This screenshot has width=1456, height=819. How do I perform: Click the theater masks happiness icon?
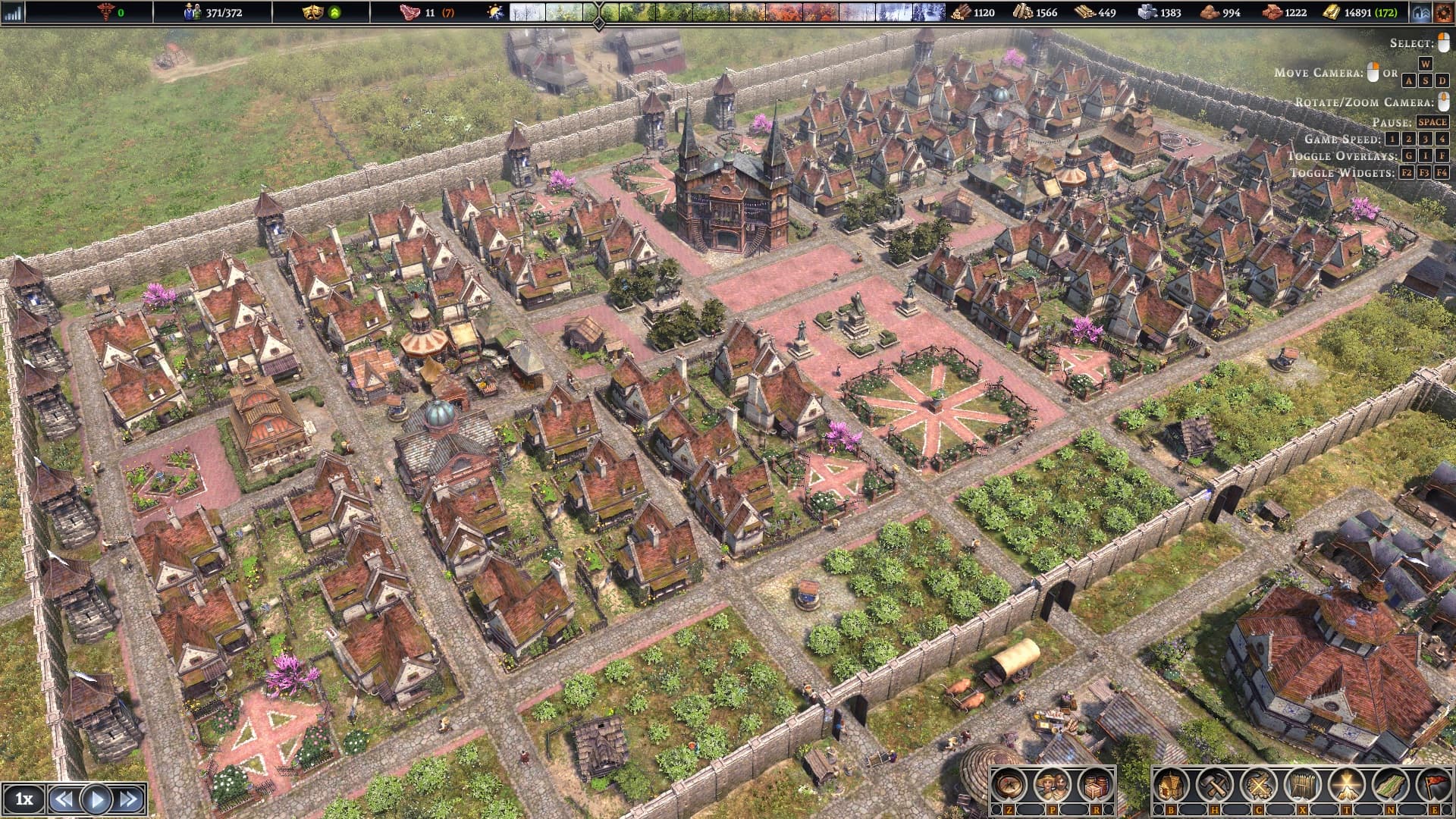pyautogui.click(x=312, y=12)
